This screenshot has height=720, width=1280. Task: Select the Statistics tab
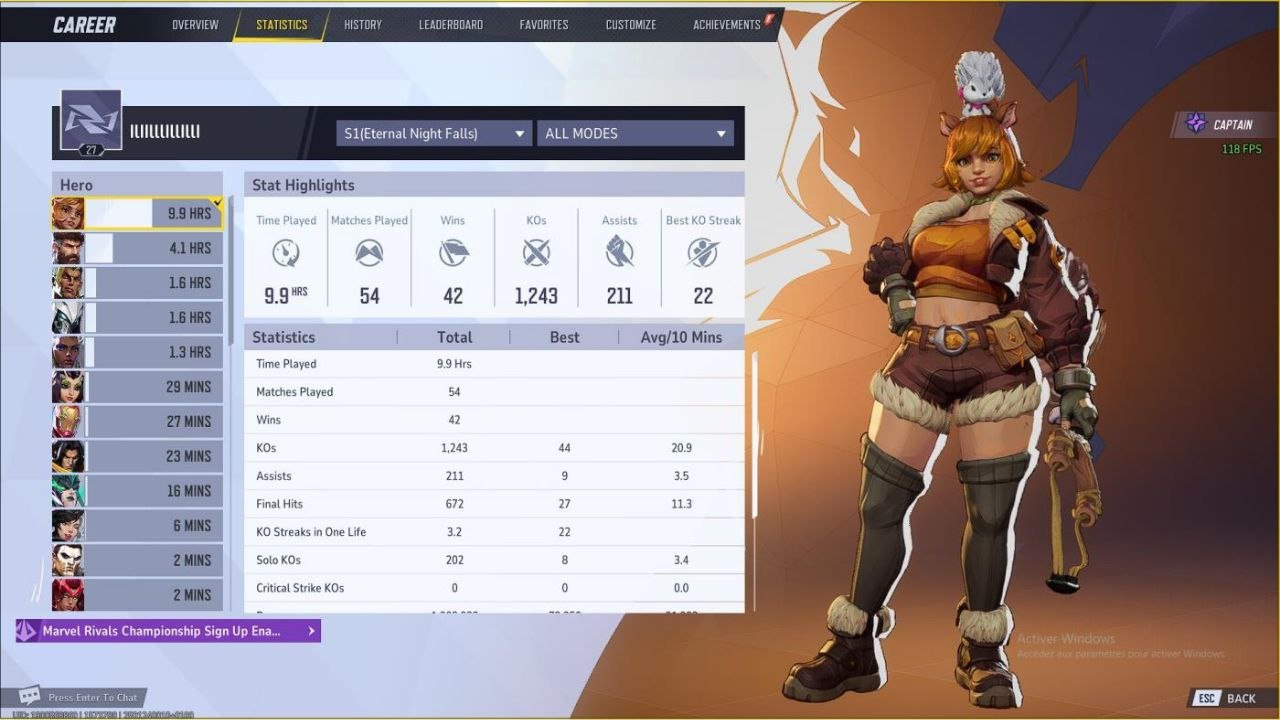pyautogui.click(x=281, y=25)
